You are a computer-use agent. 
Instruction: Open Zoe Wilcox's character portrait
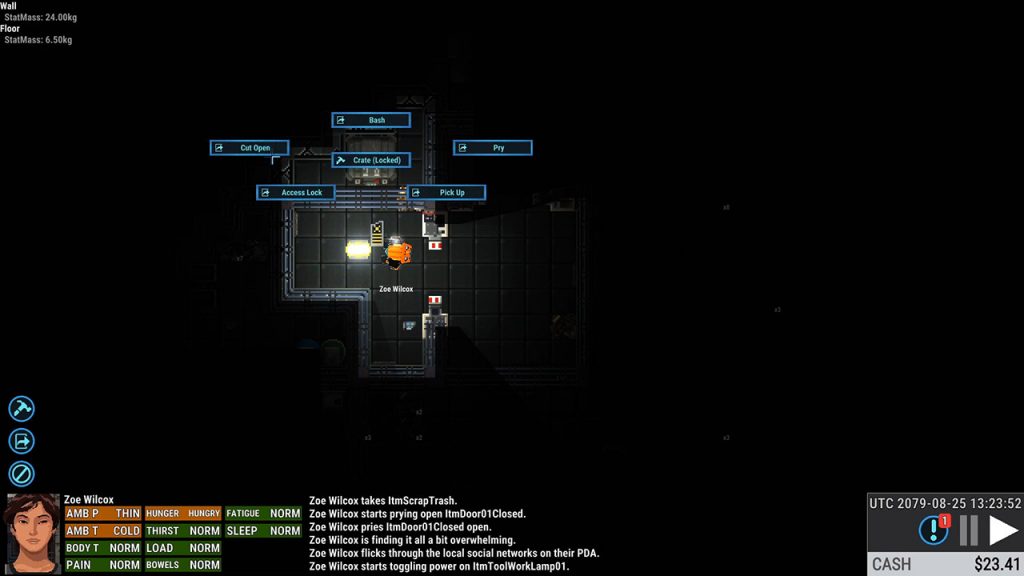pyautogui.click(x=32, y=533)
